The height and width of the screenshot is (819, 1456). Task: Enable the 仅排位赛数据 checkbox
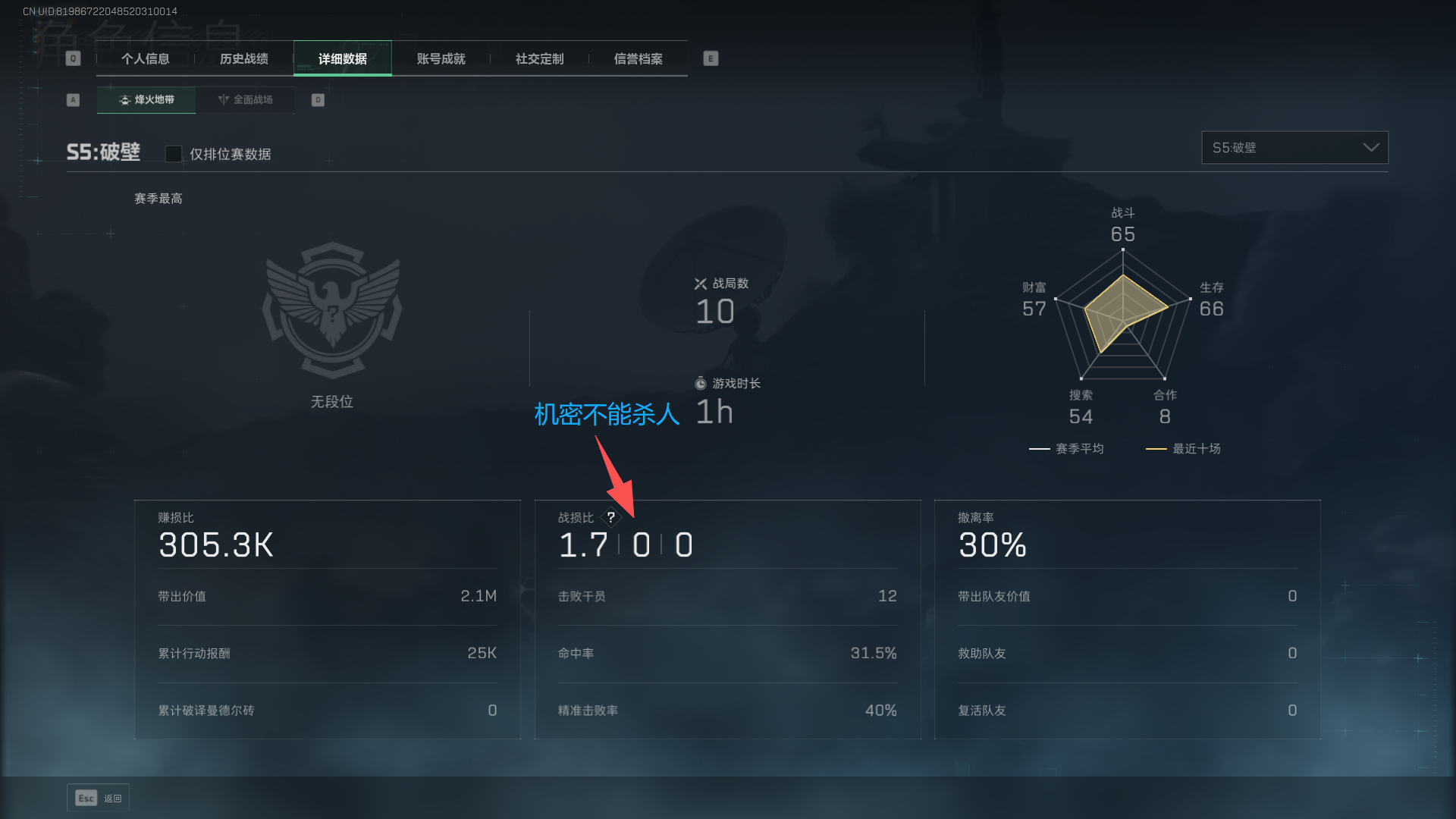173,153
